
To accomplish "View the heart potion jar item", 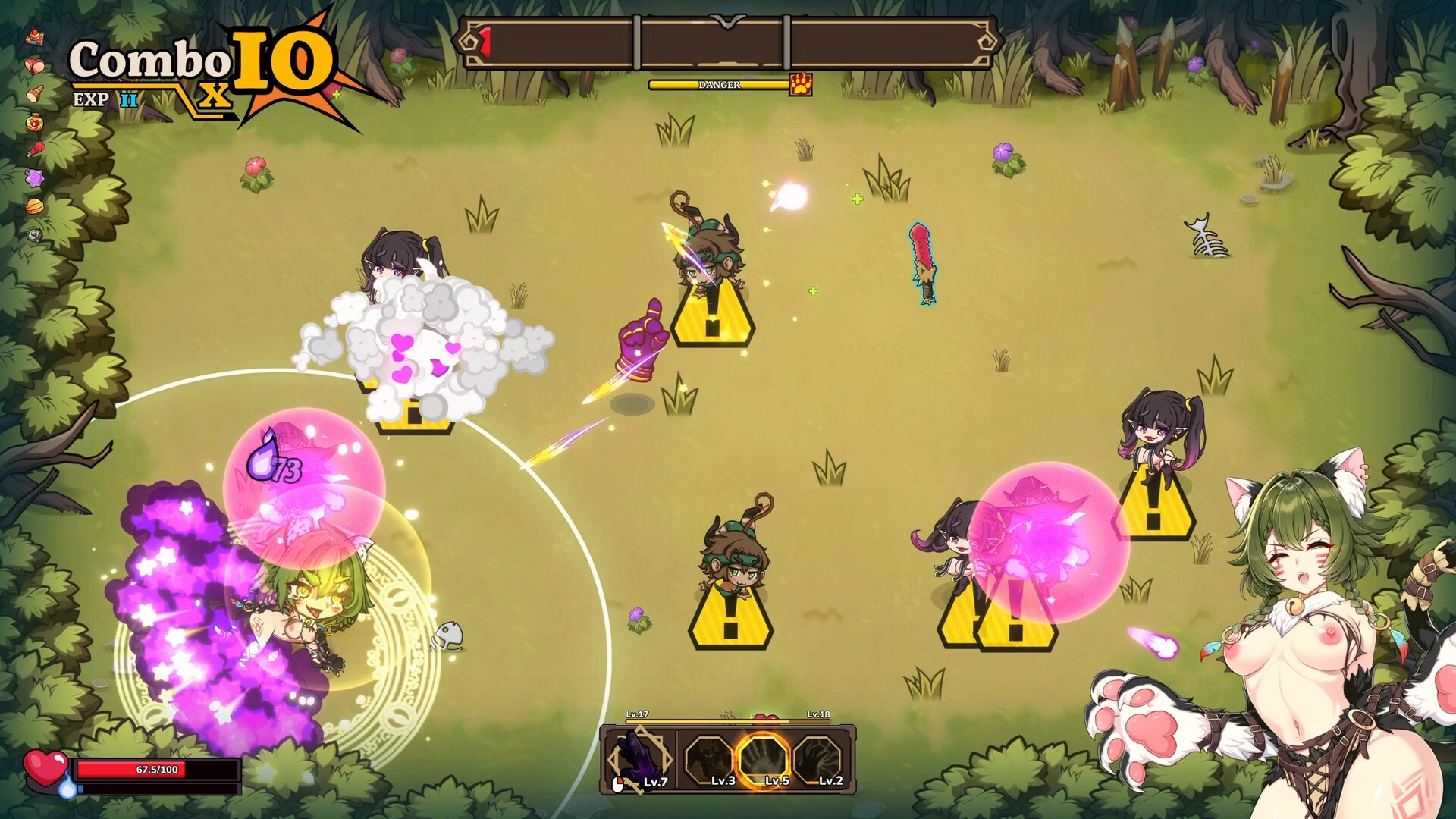I will coord(34,122).
